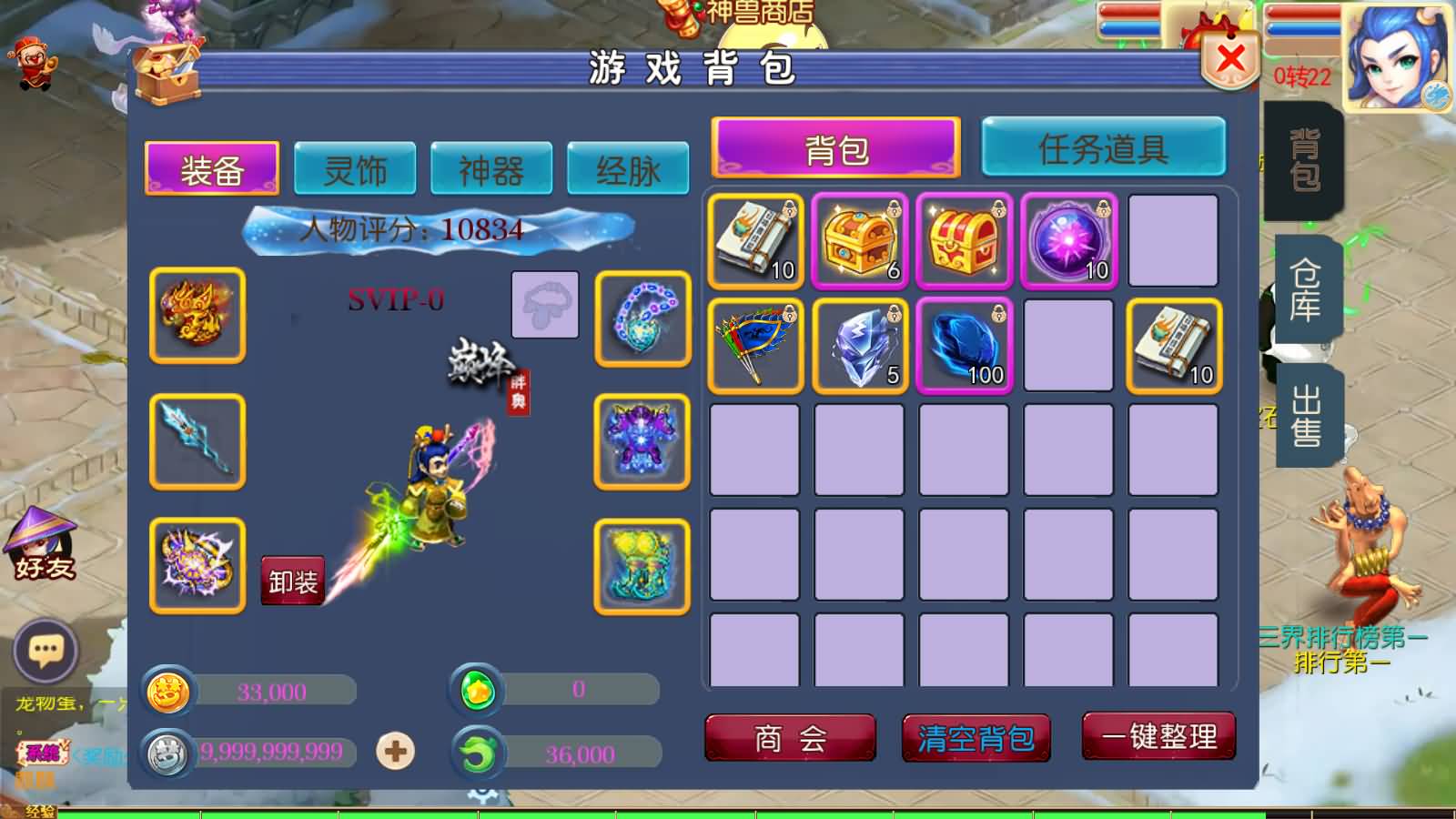Screen dimensions: 1456x819
Task: Select the locked purple orb item in backpack
Action: coord(1067,241)
